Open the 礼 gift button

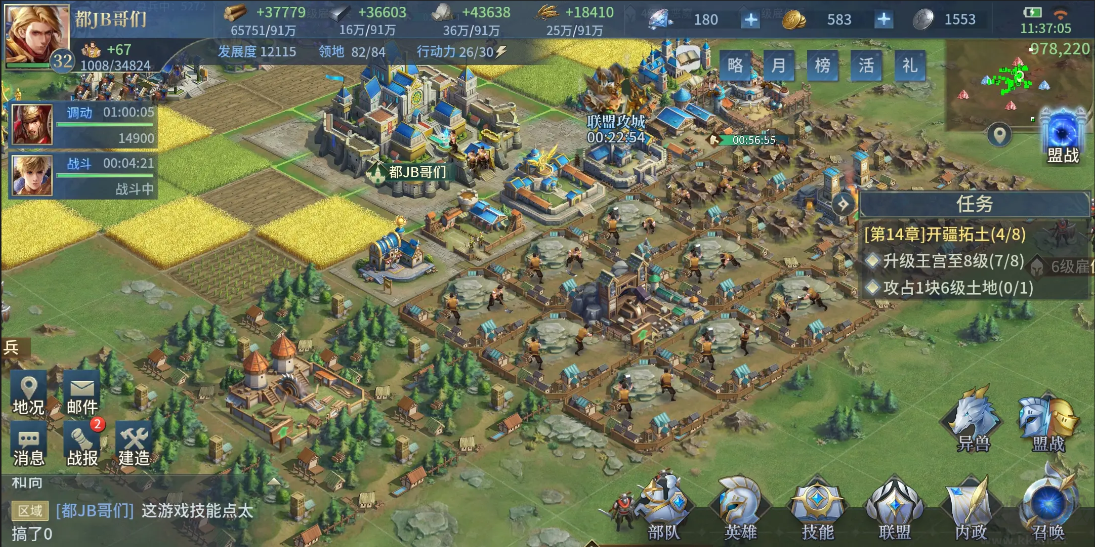(909, 66)
